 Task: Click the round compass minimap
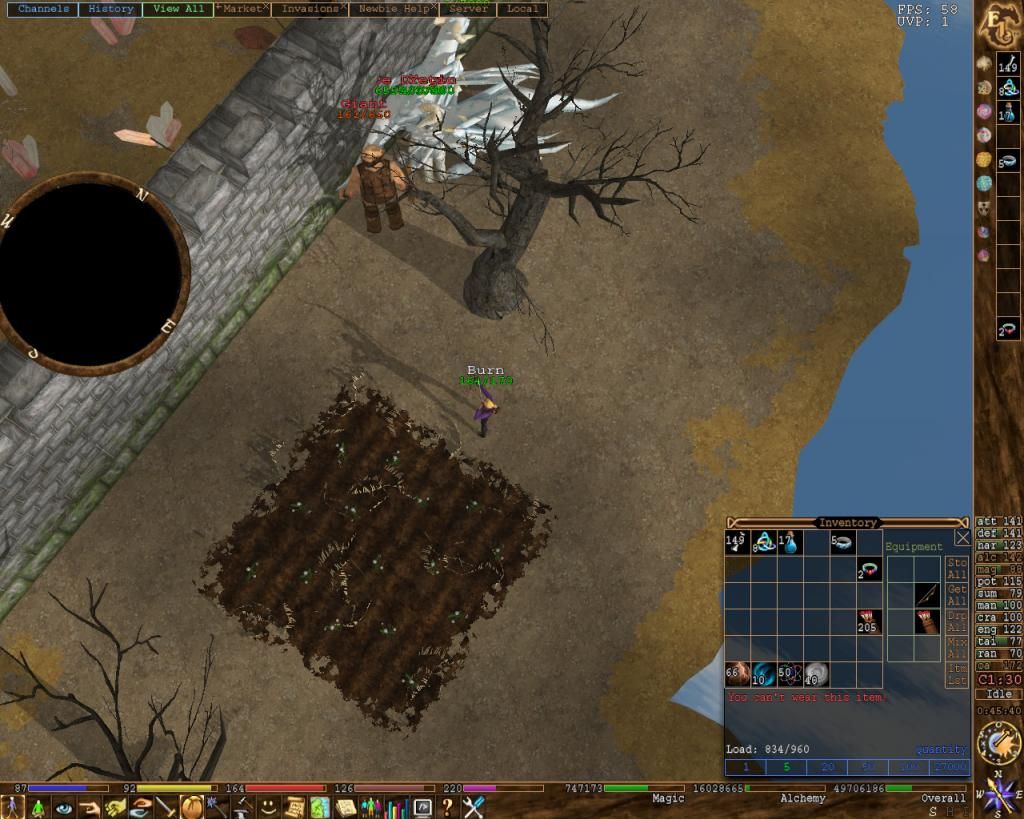(x=93, y=270)
